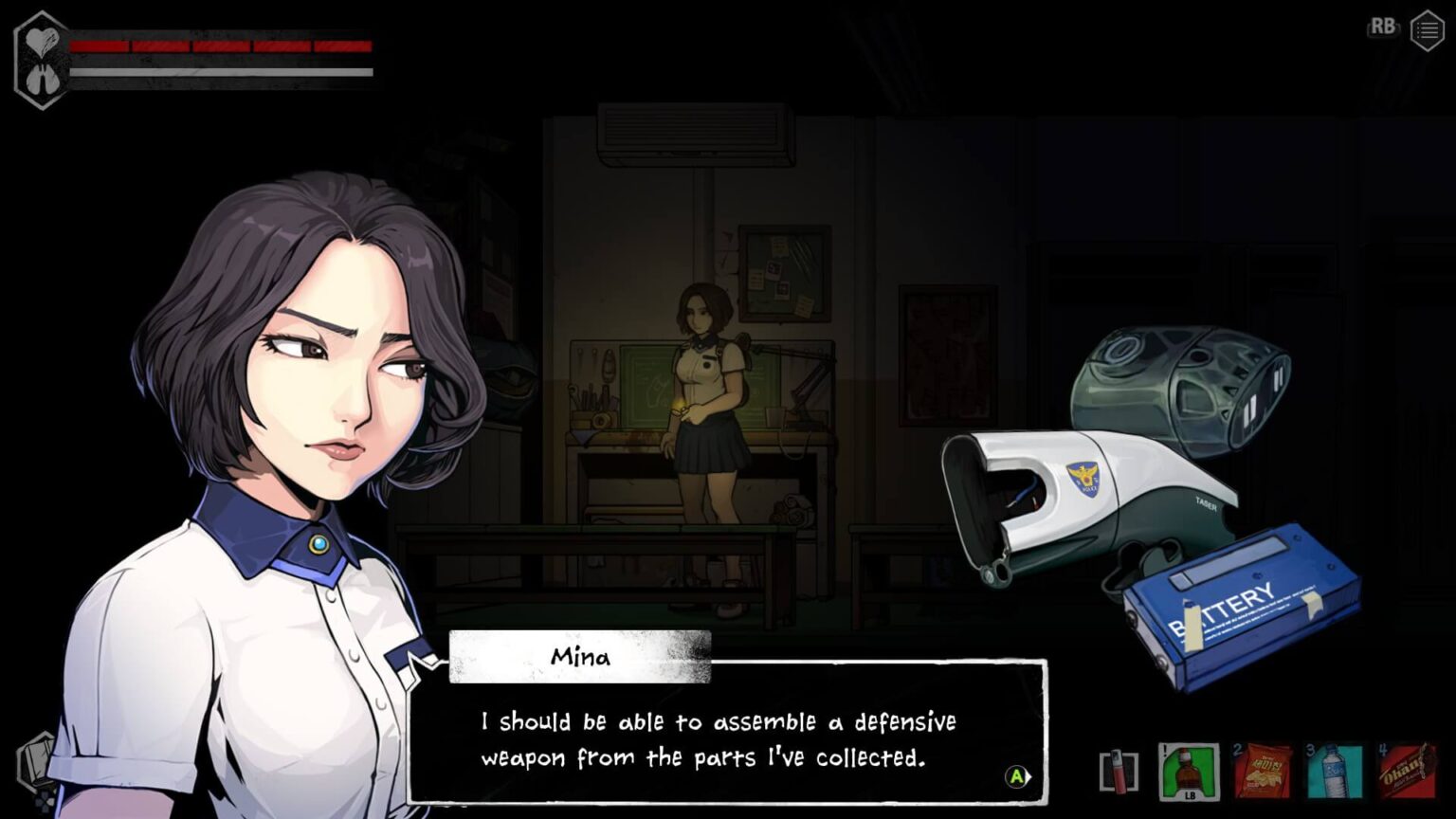Select the chips bag in slot 2
Screen dimensions: 1456x819
click(x=1263, y=772)
